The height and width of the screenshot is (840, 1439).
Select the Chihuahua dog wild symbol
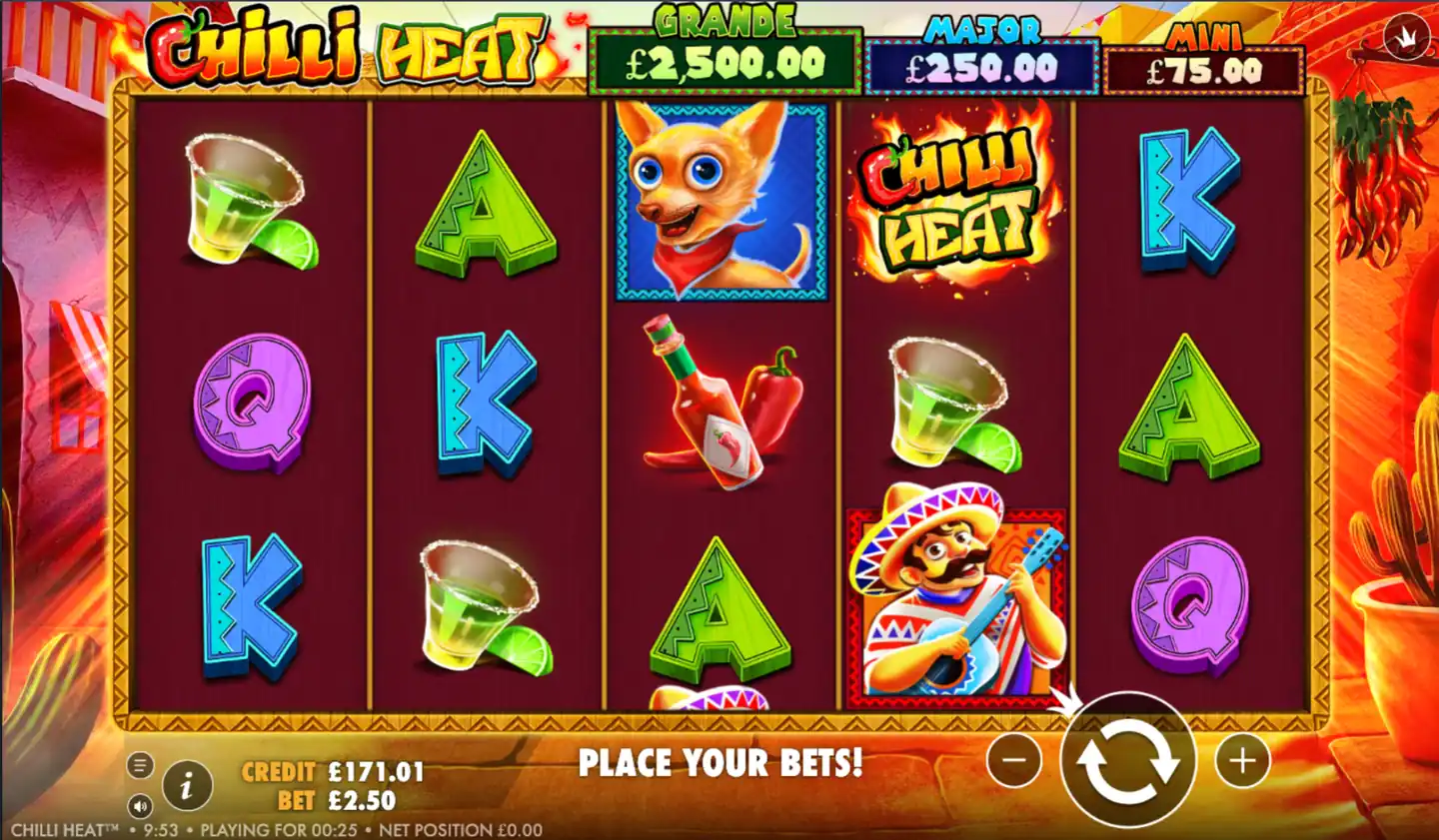(720, 200)
